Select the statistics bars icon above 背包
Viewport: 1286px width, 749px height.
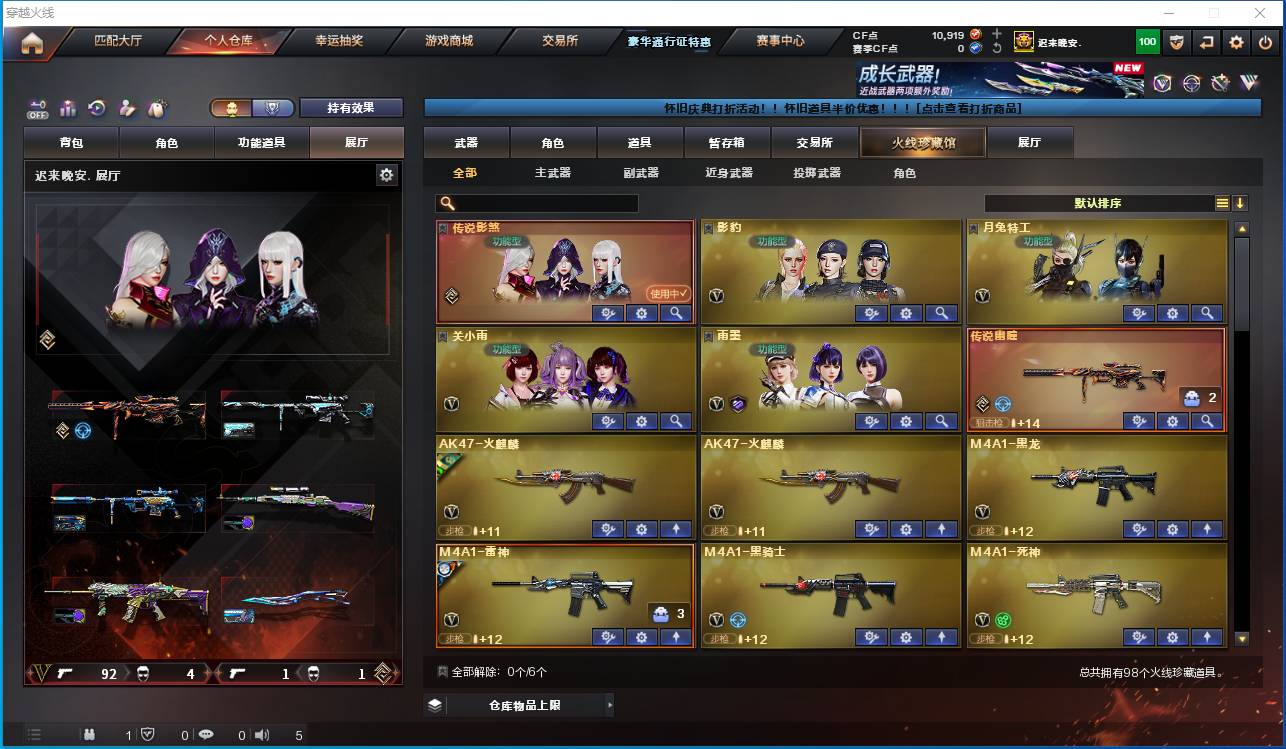(x=66, y=107)
